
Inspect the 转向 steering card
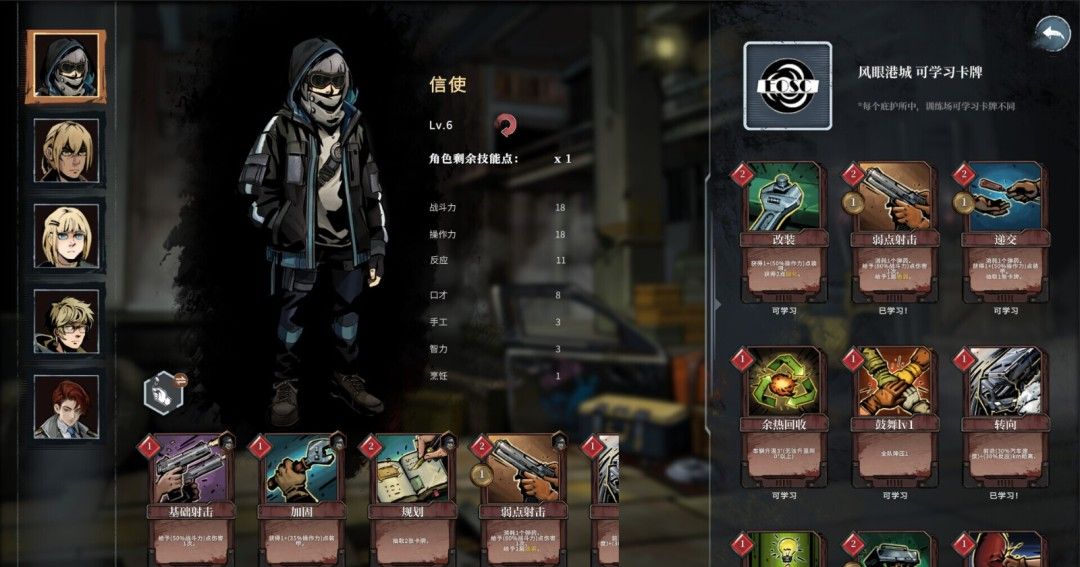click(1004, 415)
